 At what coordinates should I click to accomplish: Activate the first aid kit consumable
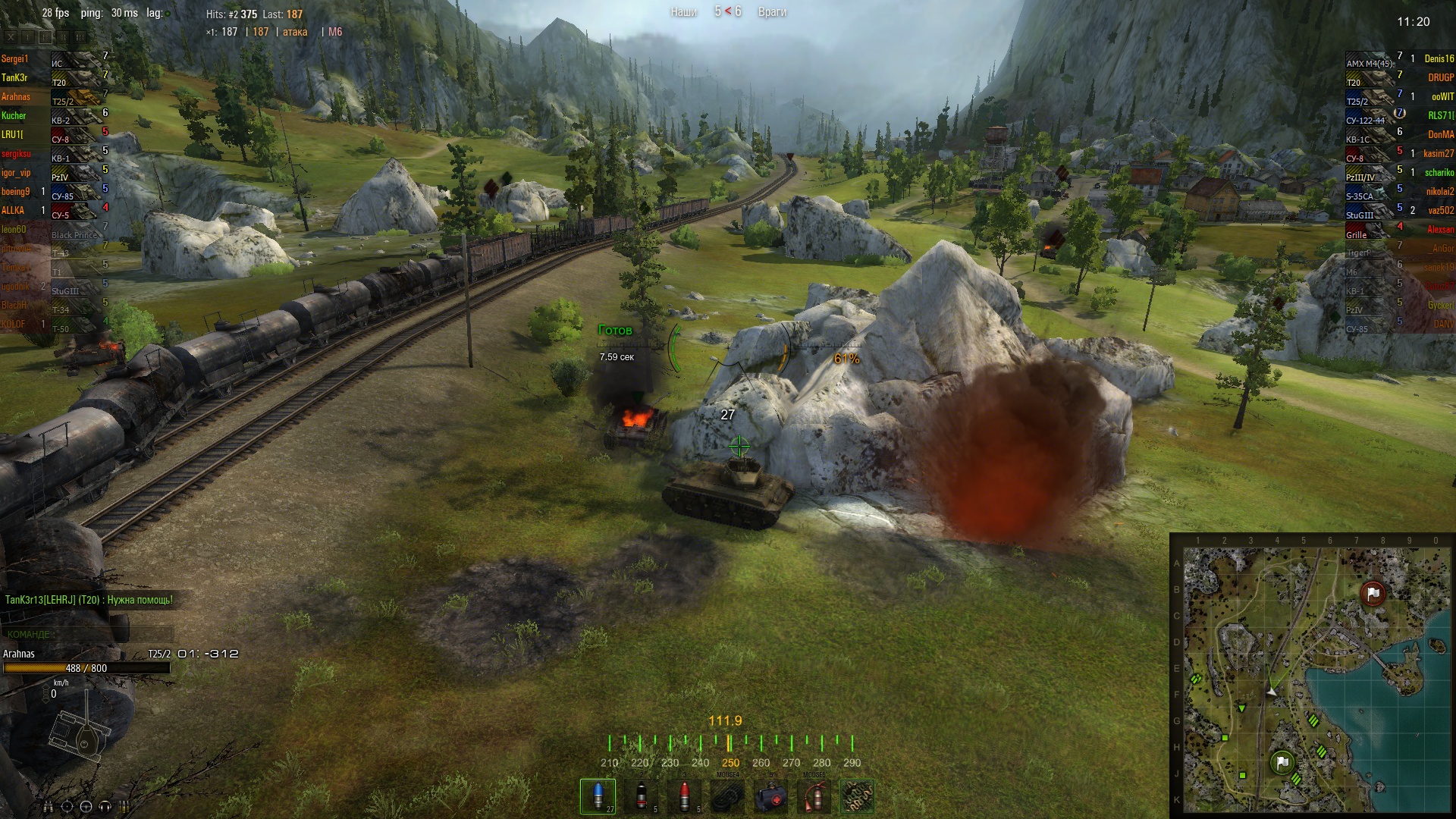point(771,796)
